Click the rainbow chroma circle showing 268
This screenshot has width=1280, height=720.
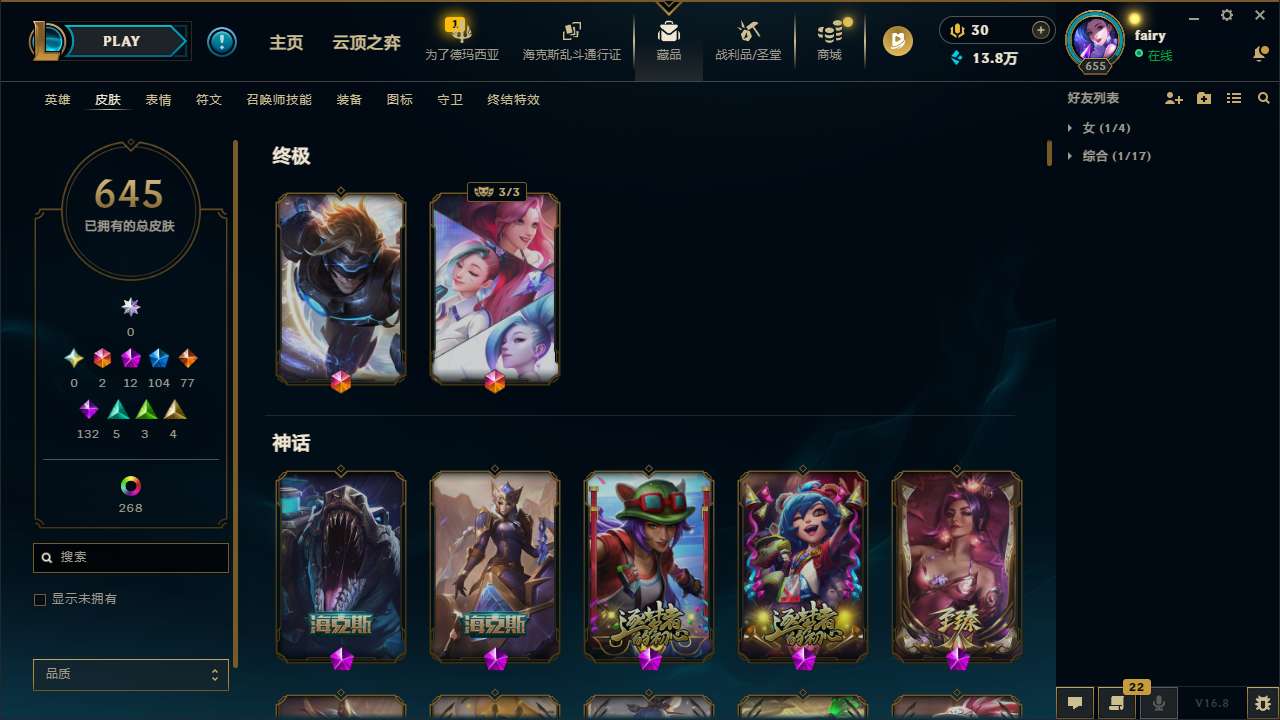[x=130, y=487]
